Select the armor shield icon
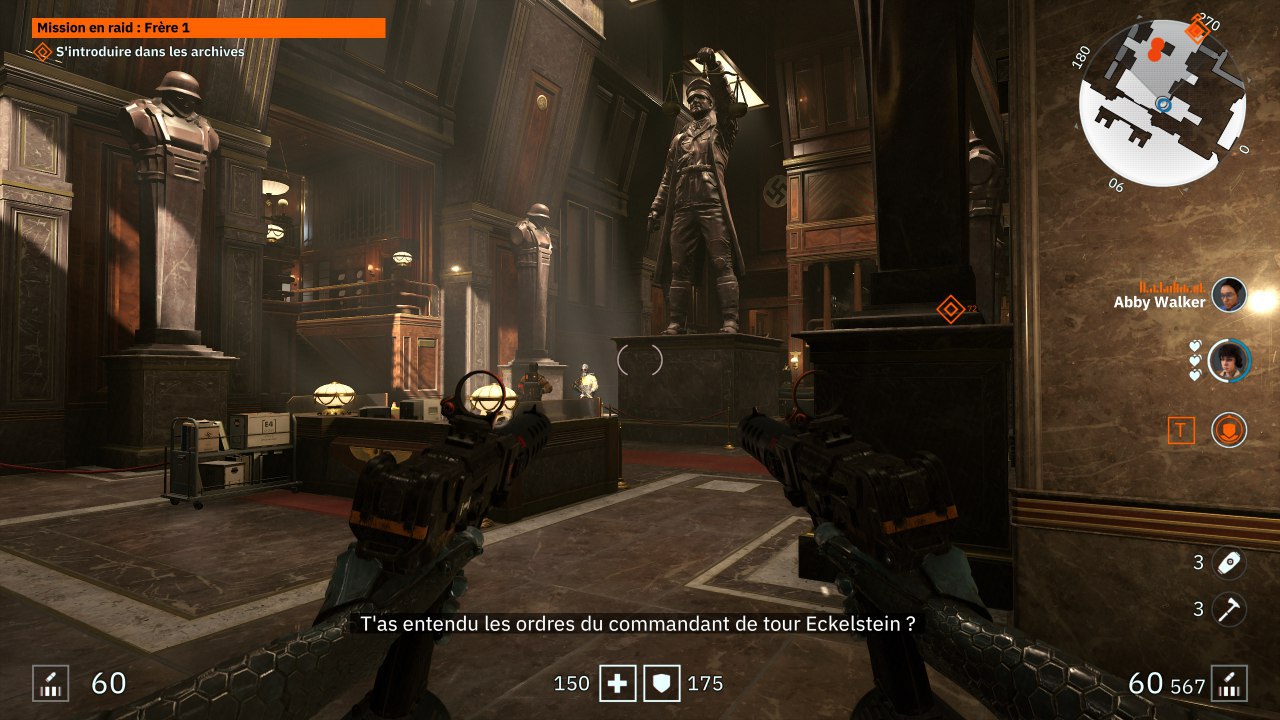 [x=661, y=684]
